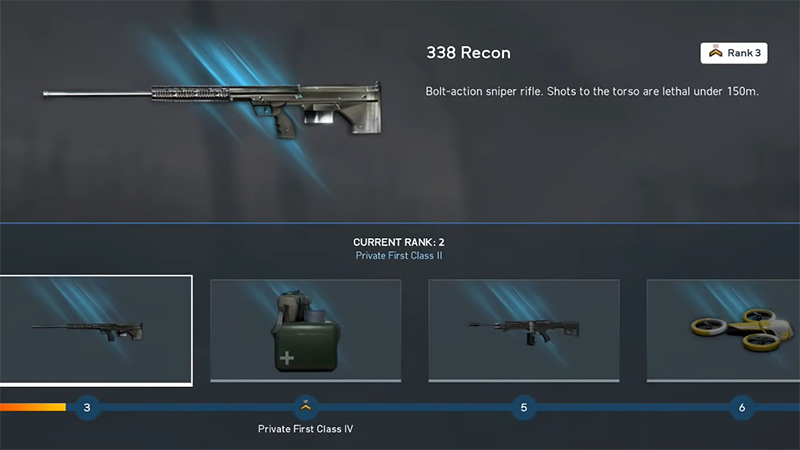Choose the green medical crate reward tile
This screenshot has height=450, width=800.
click(305, 329)
